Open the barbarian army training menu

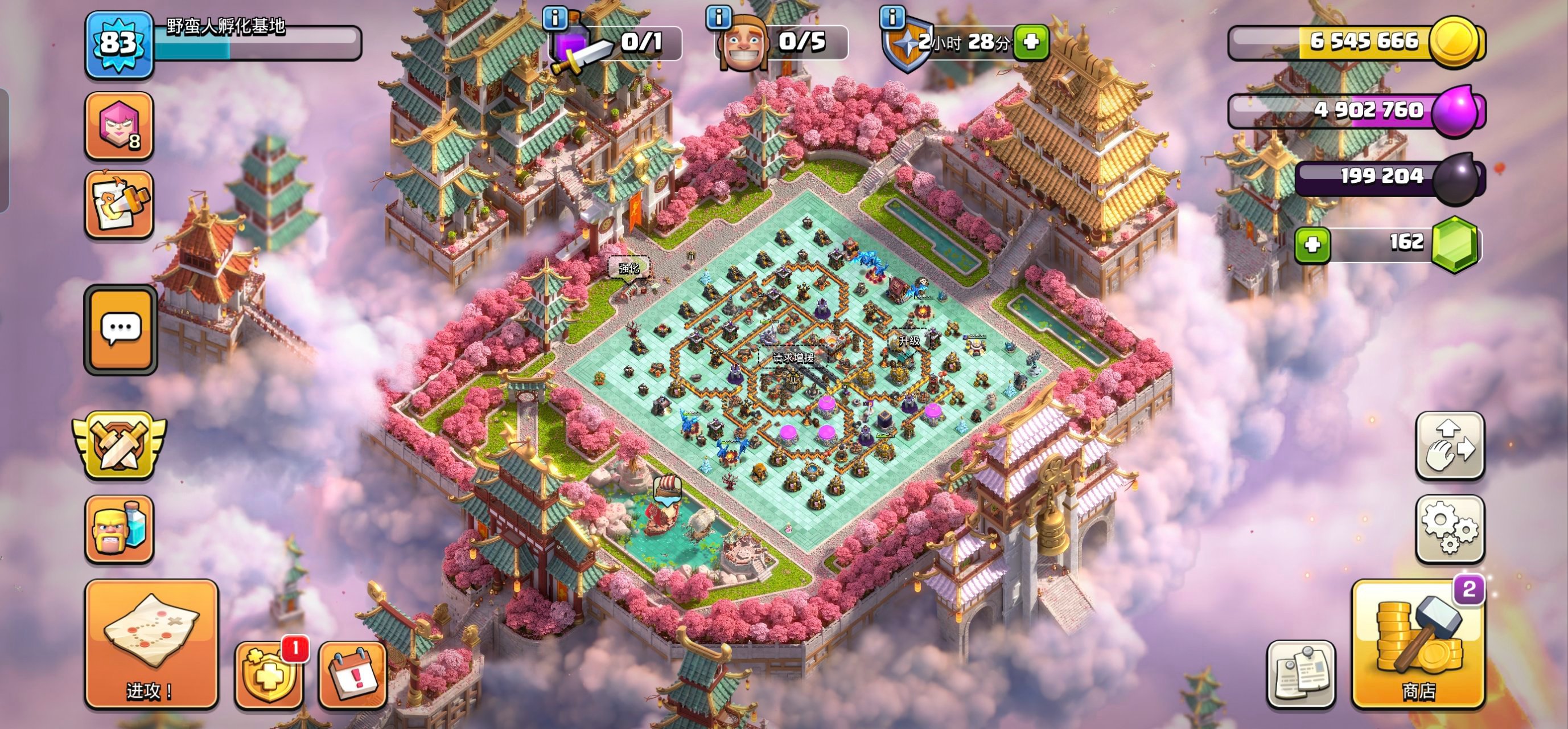[119, 529]
